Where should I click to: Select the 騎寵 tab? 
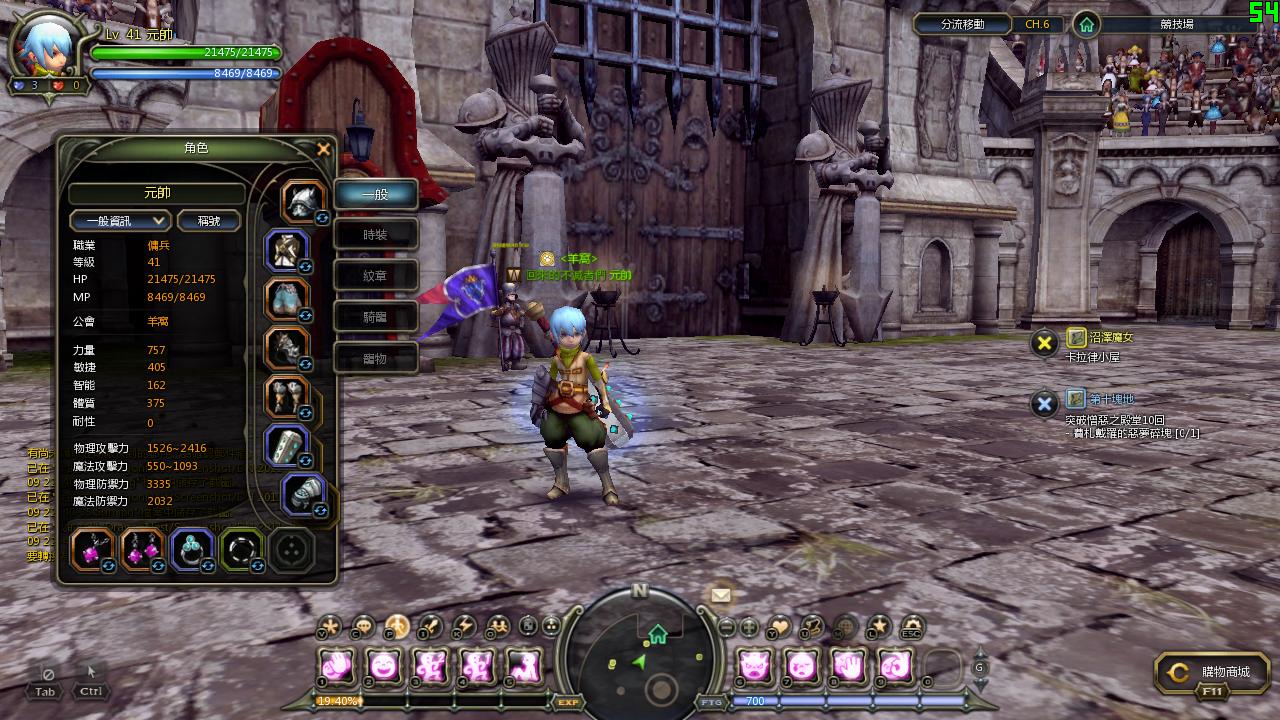[x=375, y=317]
